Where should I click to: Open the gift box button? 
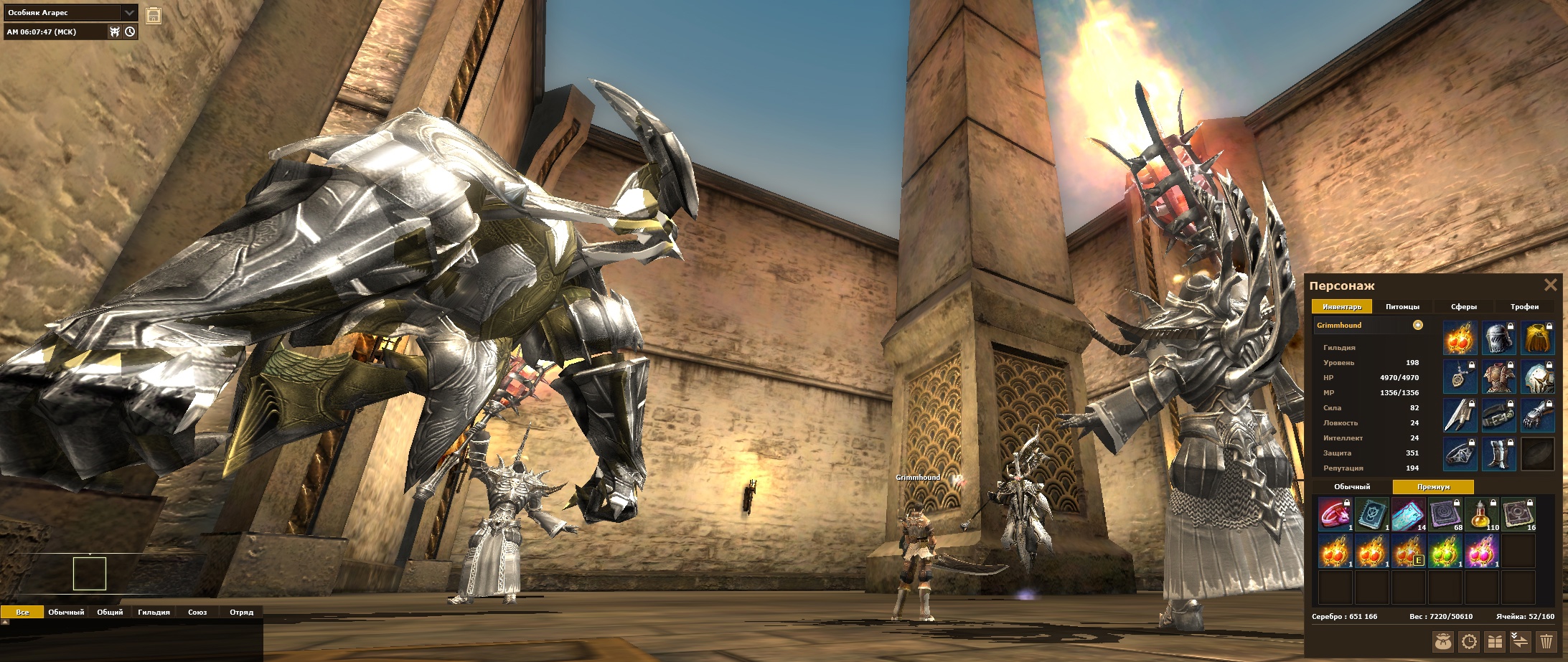pyautogui.click(x=1495, y=641)
